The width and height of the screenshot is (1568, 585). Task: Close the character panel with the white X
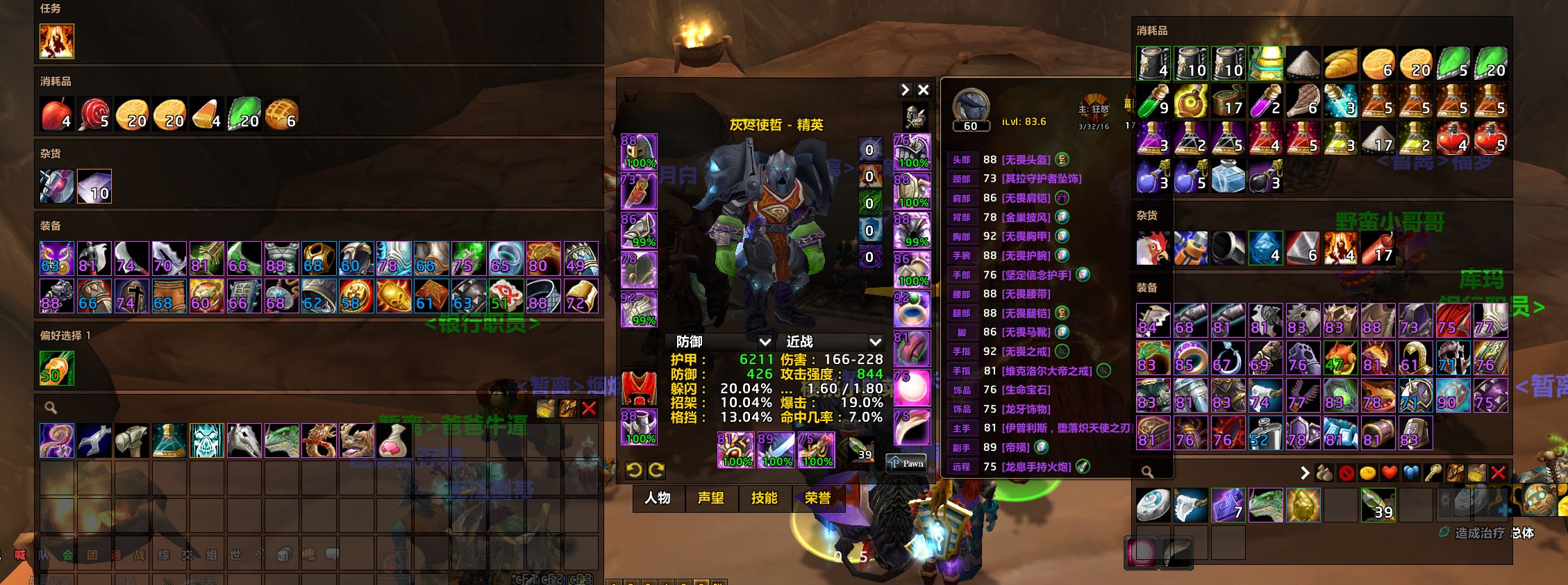pos(923,90)
